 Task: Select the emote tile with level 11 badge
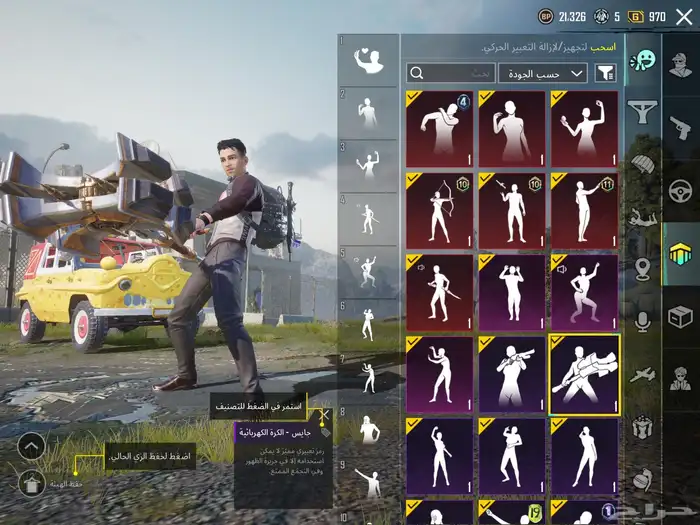pos(584,210)
